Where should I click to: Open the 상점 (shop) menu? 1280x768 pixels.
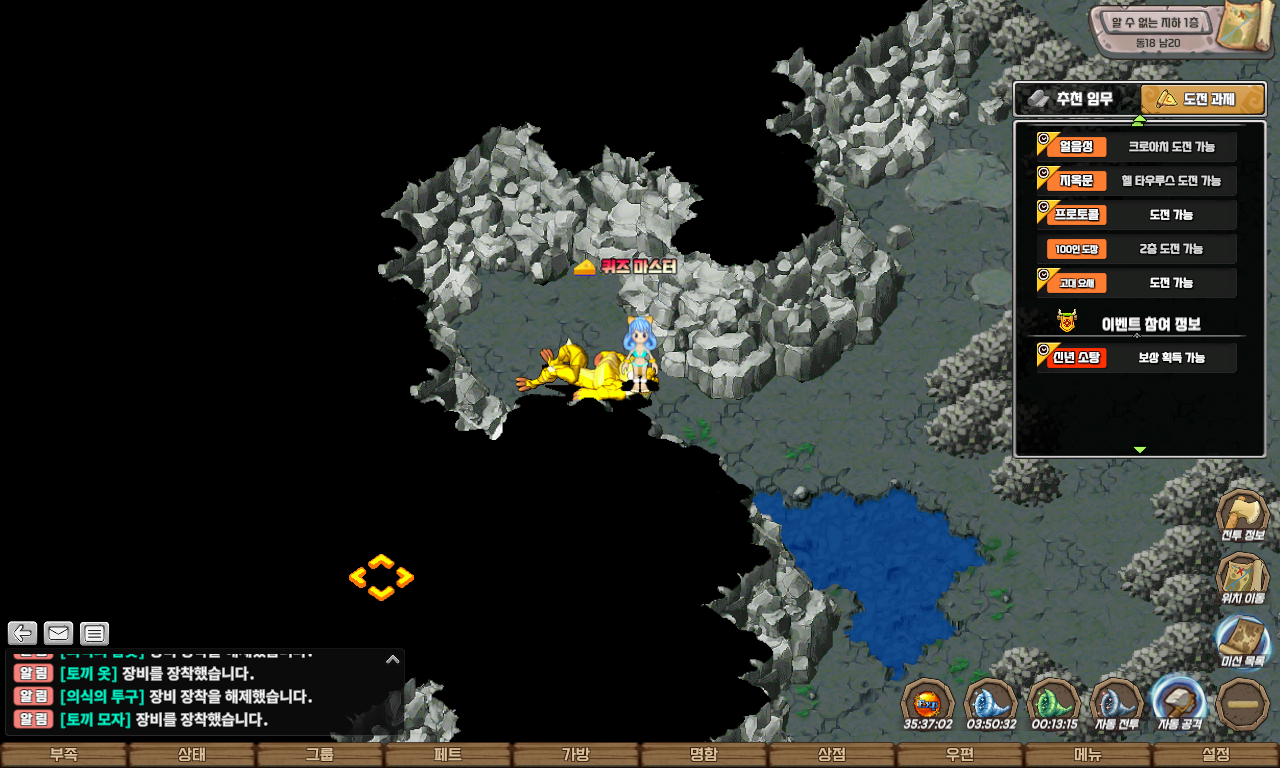point(831,755)
